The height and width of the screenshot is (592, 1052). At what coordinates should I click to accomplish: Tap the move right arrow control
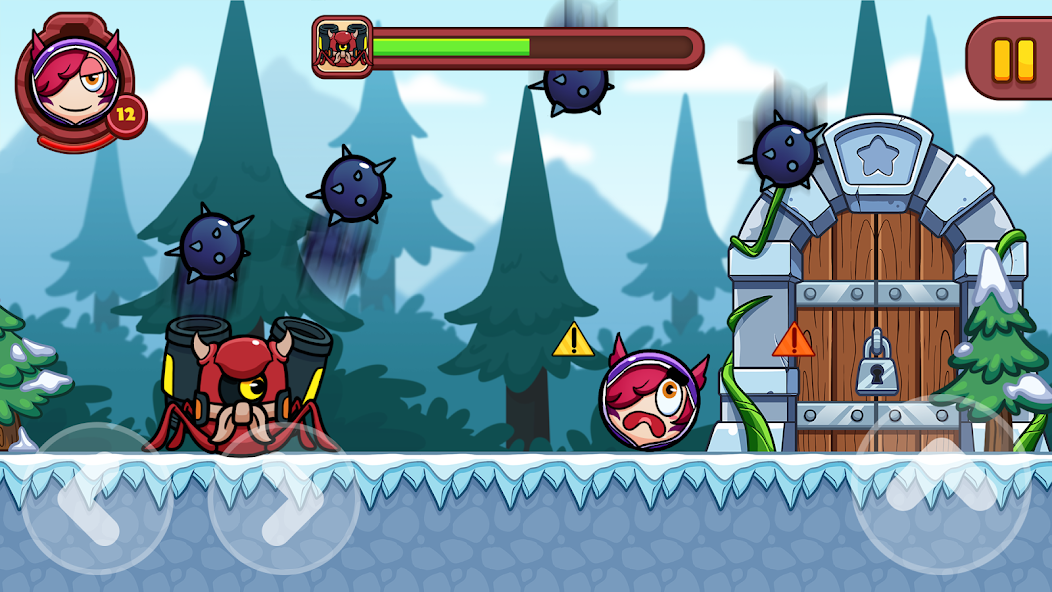[x=284, y=498]
